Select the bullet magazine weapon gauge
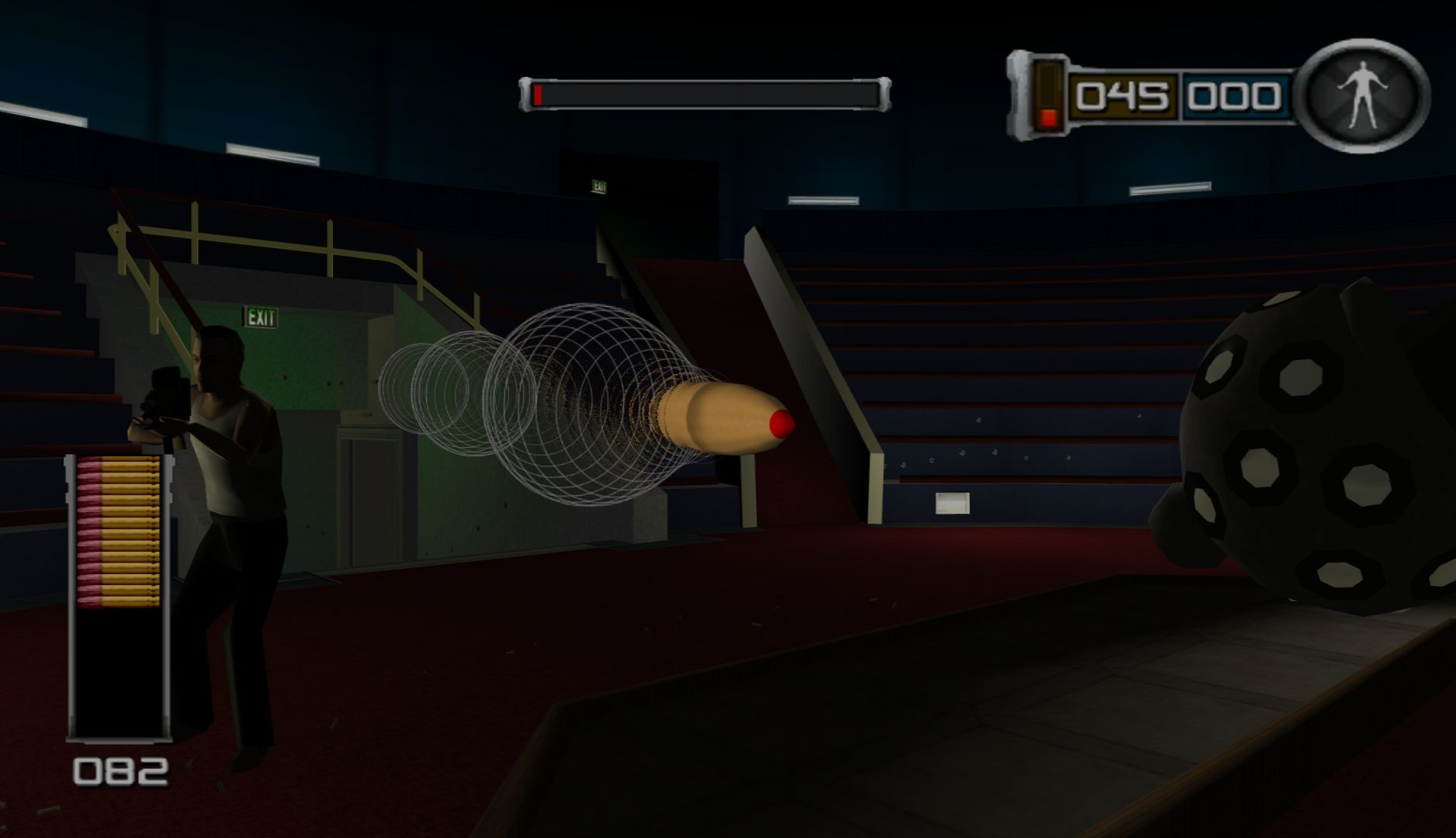The width and height of the screenshot is (1456, 838). point(119,596)
